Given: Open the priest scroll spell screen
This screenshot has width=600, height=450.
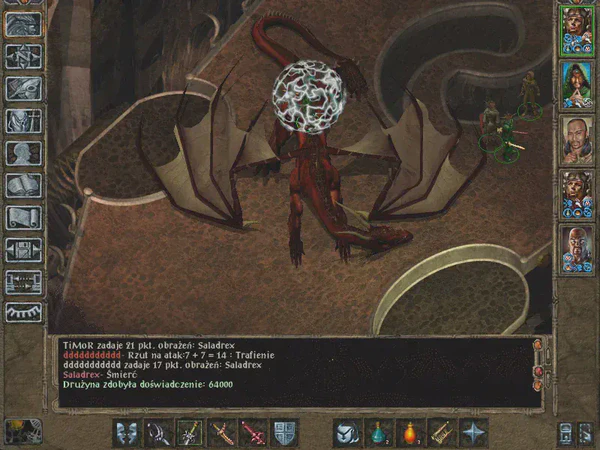Looking at the screenshot, I should tap(23, 217).
